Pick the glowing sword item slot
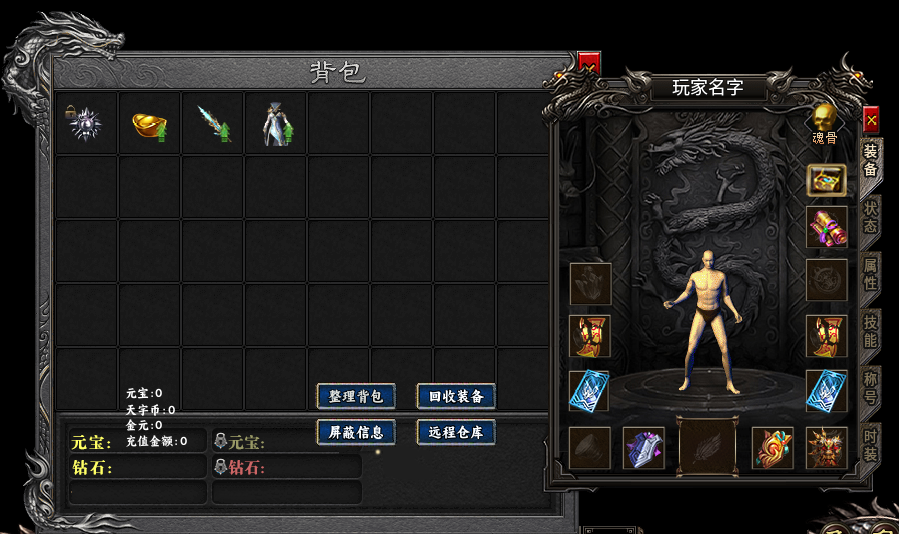 pyautogui.click(x=213, y=124)
